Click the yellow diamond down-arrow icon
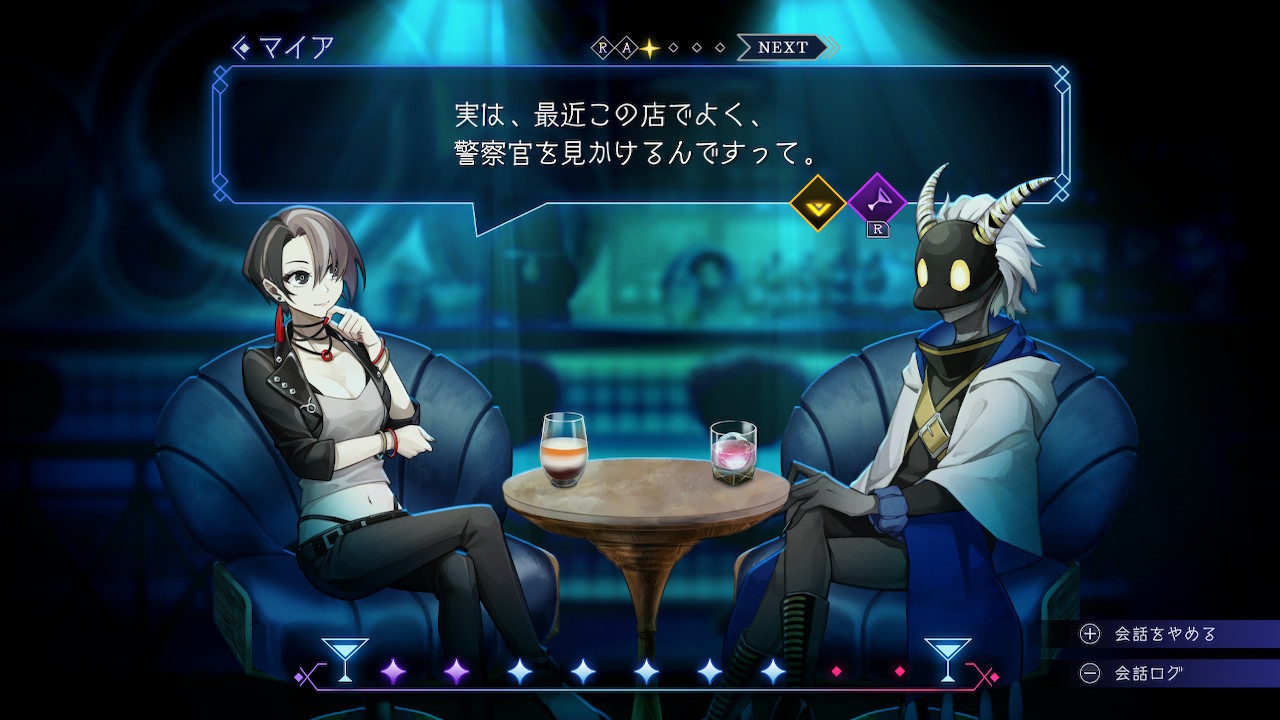 click(x=818, y=203)
